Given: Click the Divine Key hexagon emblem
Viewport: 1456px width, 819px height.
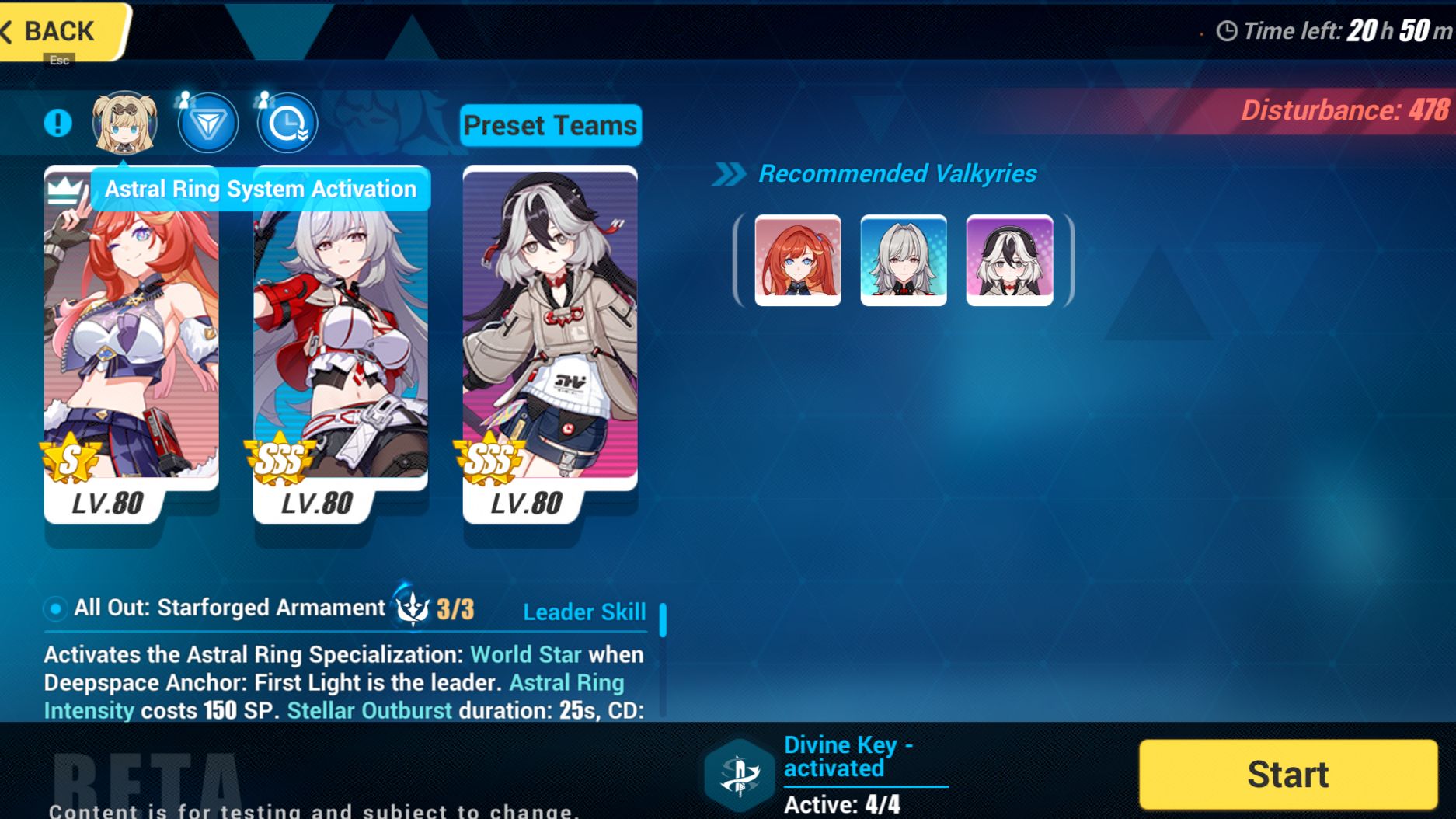Looking at the screenshot, I should 739,773.
